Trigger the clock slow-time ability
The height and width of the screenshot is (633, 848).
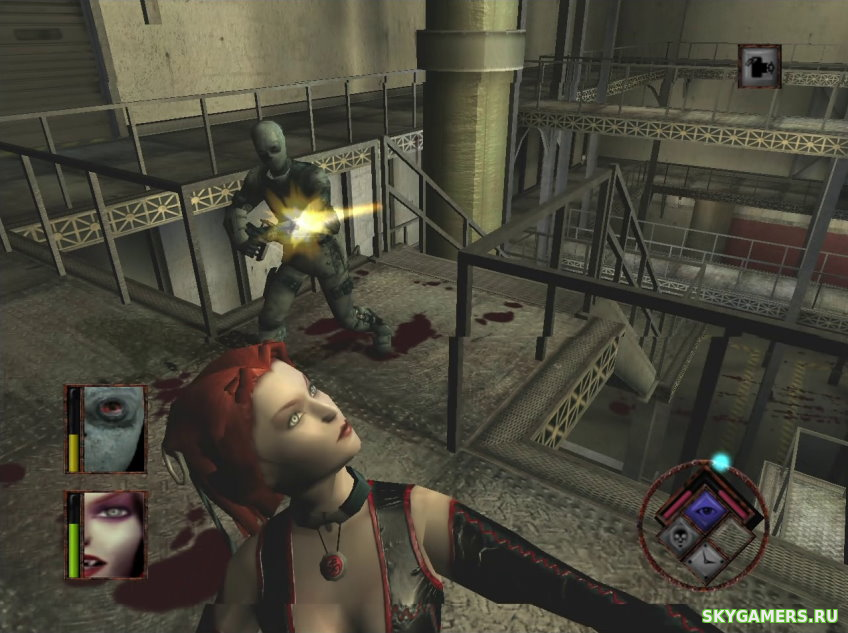point(709,562)
